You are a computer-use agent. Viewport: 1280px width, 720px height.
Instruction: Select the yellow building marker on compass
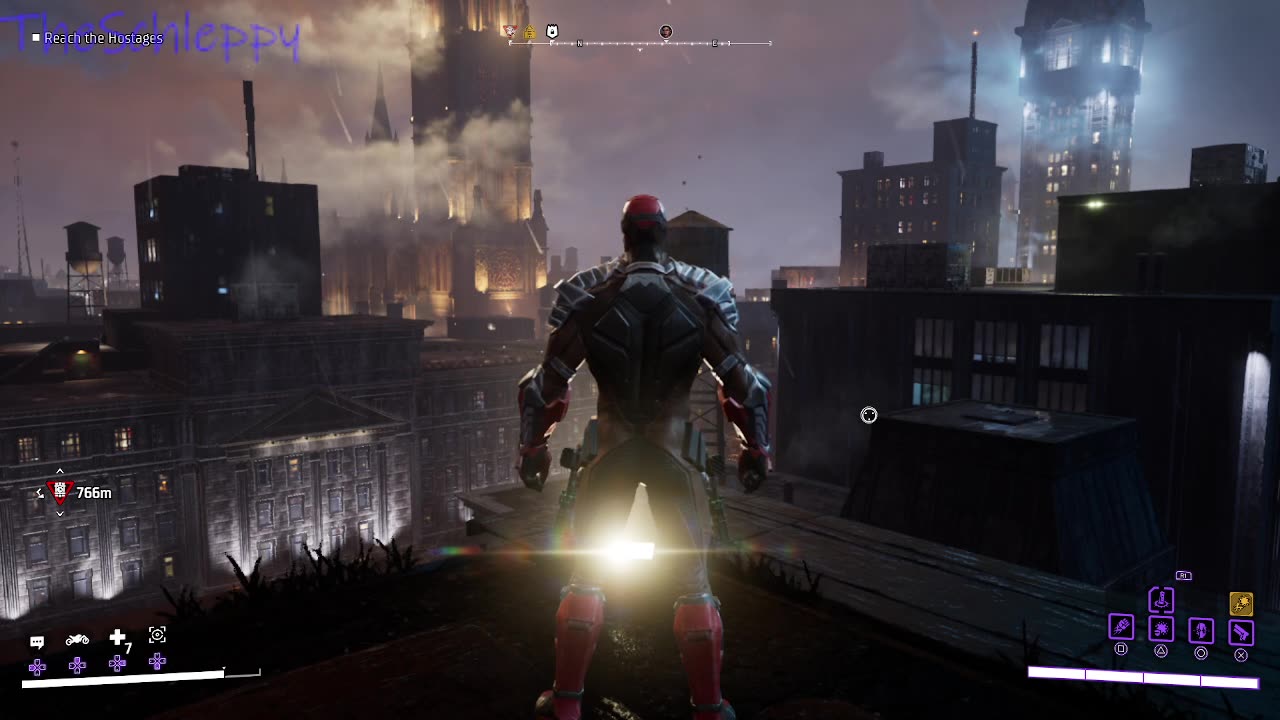530,32
